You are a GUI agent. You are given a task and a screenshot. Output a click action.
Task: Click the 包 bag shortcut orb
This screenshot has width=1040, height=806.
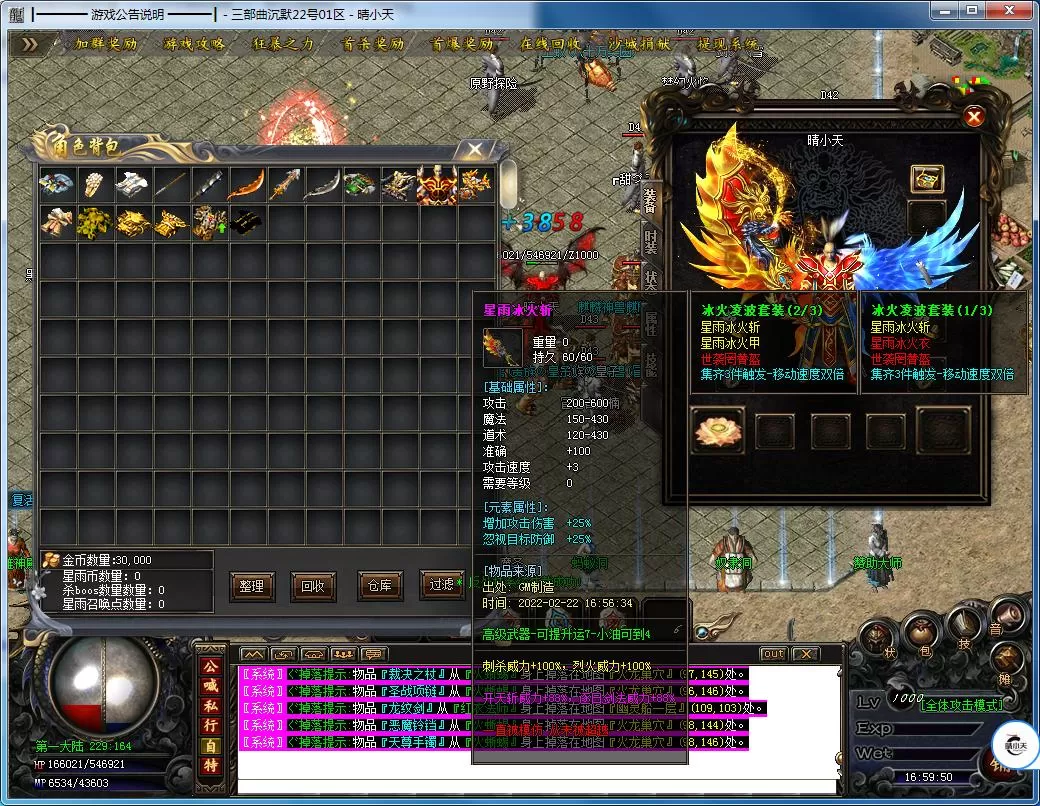tap(922, 635)
